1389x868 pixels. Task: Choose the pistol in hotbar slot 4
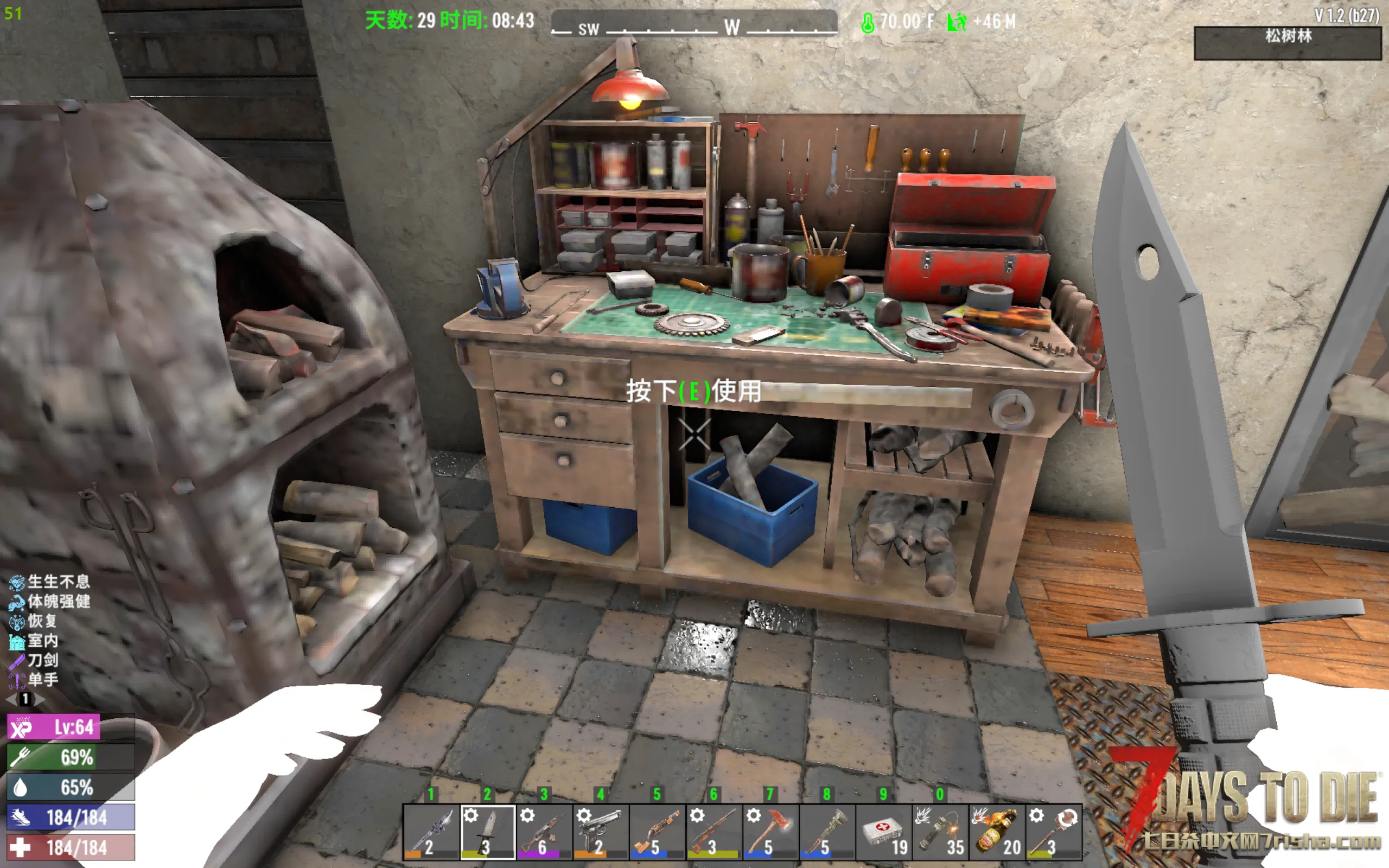[601, 832]
